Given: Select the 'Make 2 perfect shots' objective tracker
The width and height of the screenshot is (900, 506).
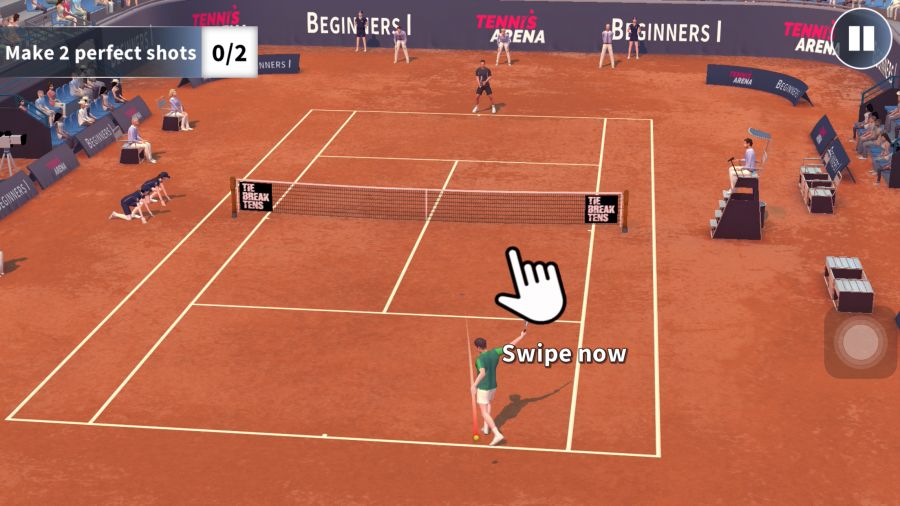Looking at the screenshot, I should (128, 53).
